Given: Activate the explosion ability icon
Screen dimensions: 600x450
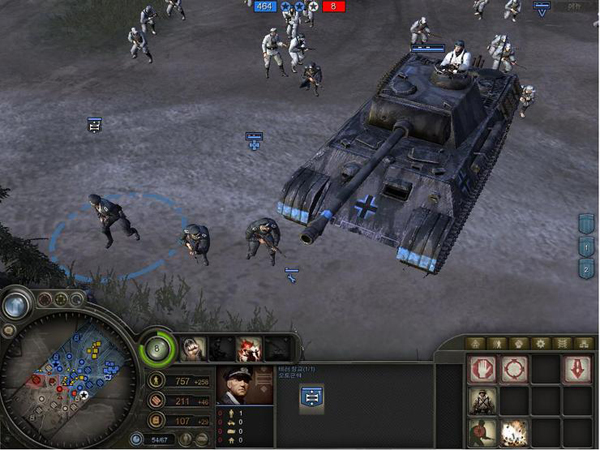Looking at the screenshot, I should pyautogui.click(x=516, y=433).
